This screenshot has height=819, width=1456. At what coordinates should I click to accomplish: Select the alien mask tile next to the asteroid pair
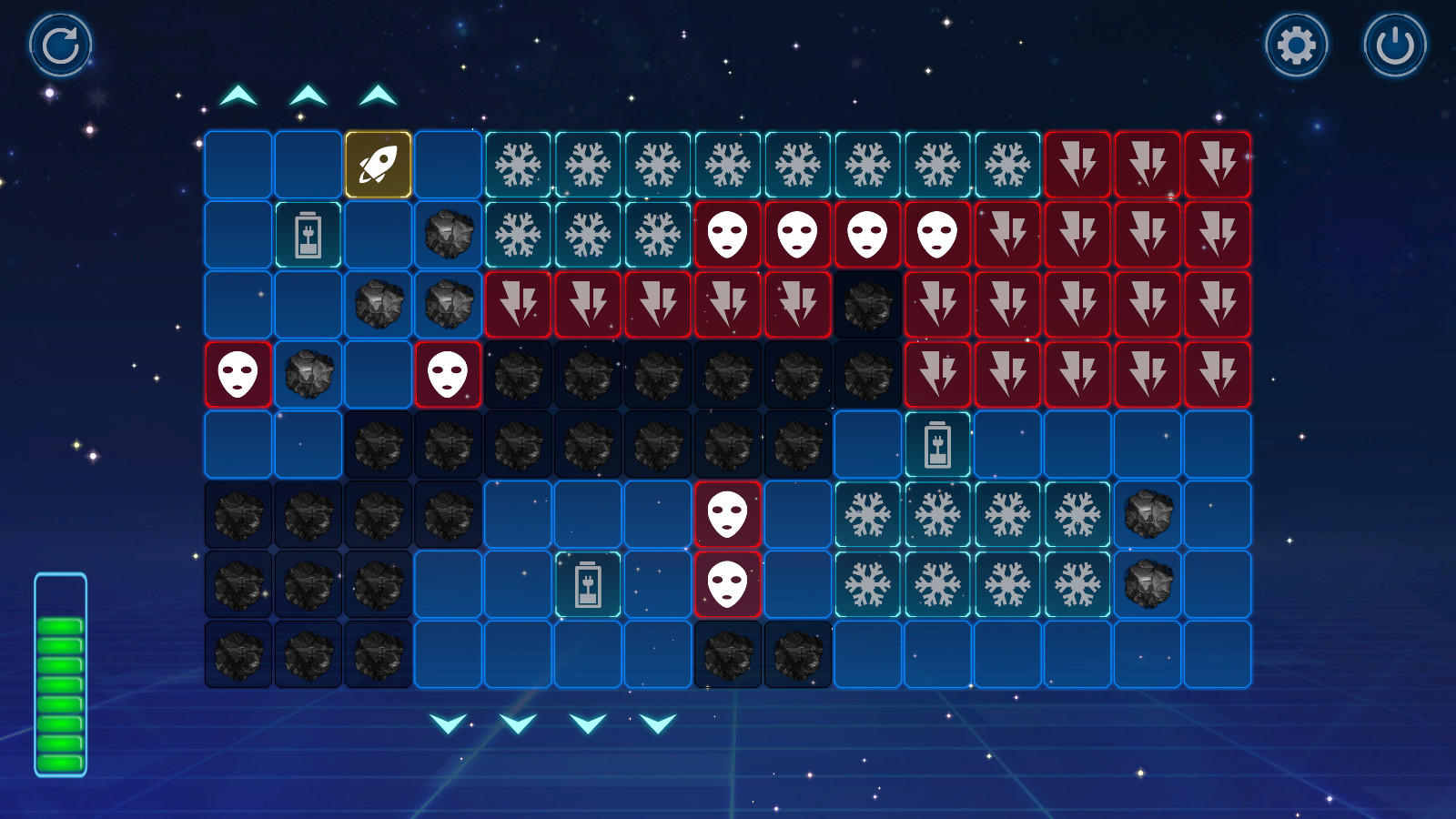(449, 375)
